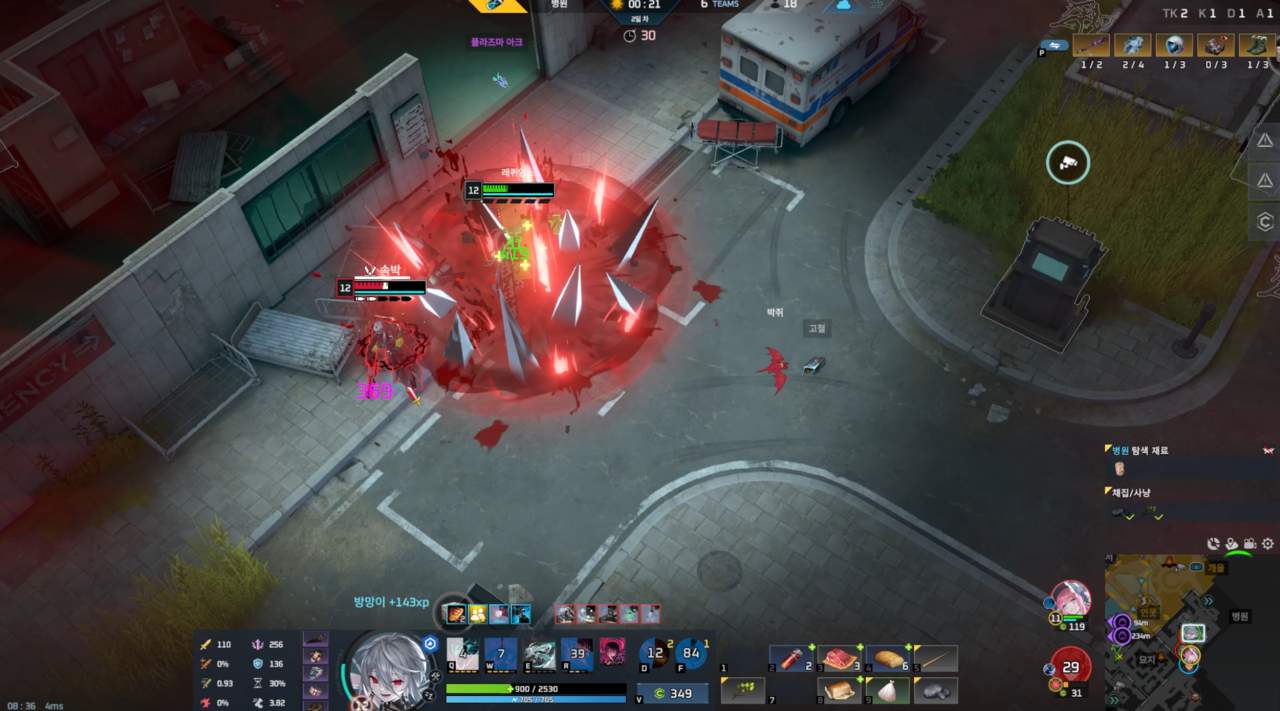The height and width of the screenshot is (711, 1280).
Task: Select the bread loaf in slot 4
Action: tap(888, 658)
